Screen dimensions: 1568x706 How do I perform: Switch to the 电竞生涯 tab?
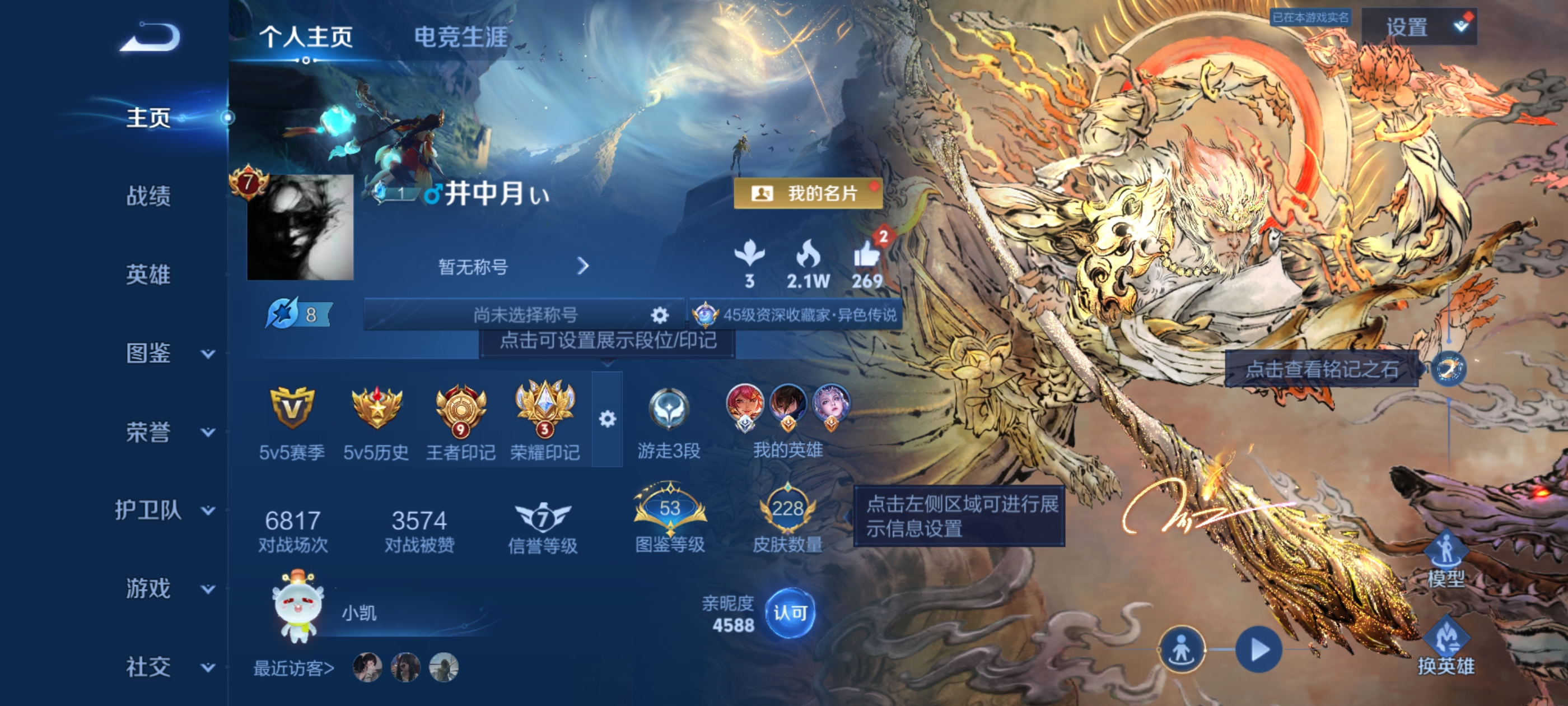[x=461, y=35]
